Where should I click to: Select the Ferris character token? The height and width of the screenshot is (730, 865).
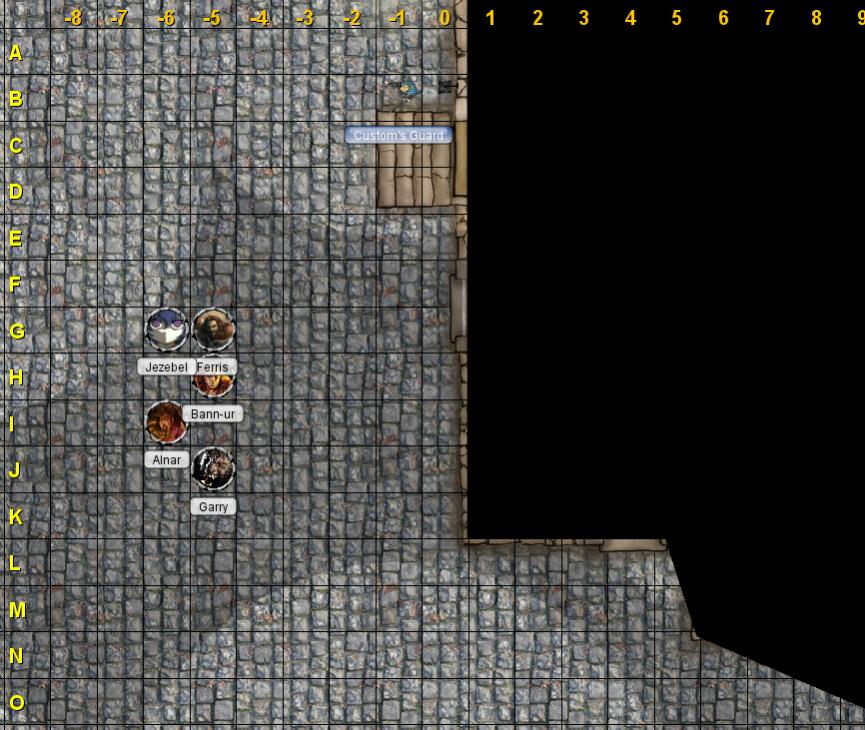click(213, 329)
